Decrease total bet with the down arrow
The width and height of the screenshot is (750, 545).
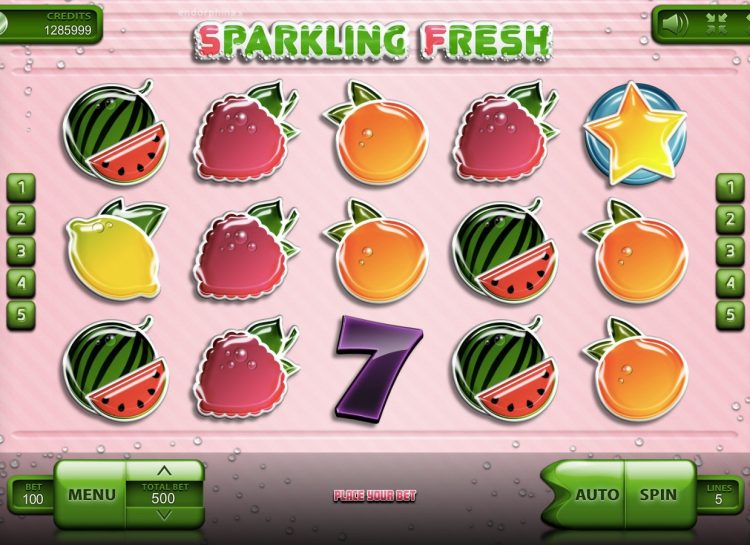point(165,516)
